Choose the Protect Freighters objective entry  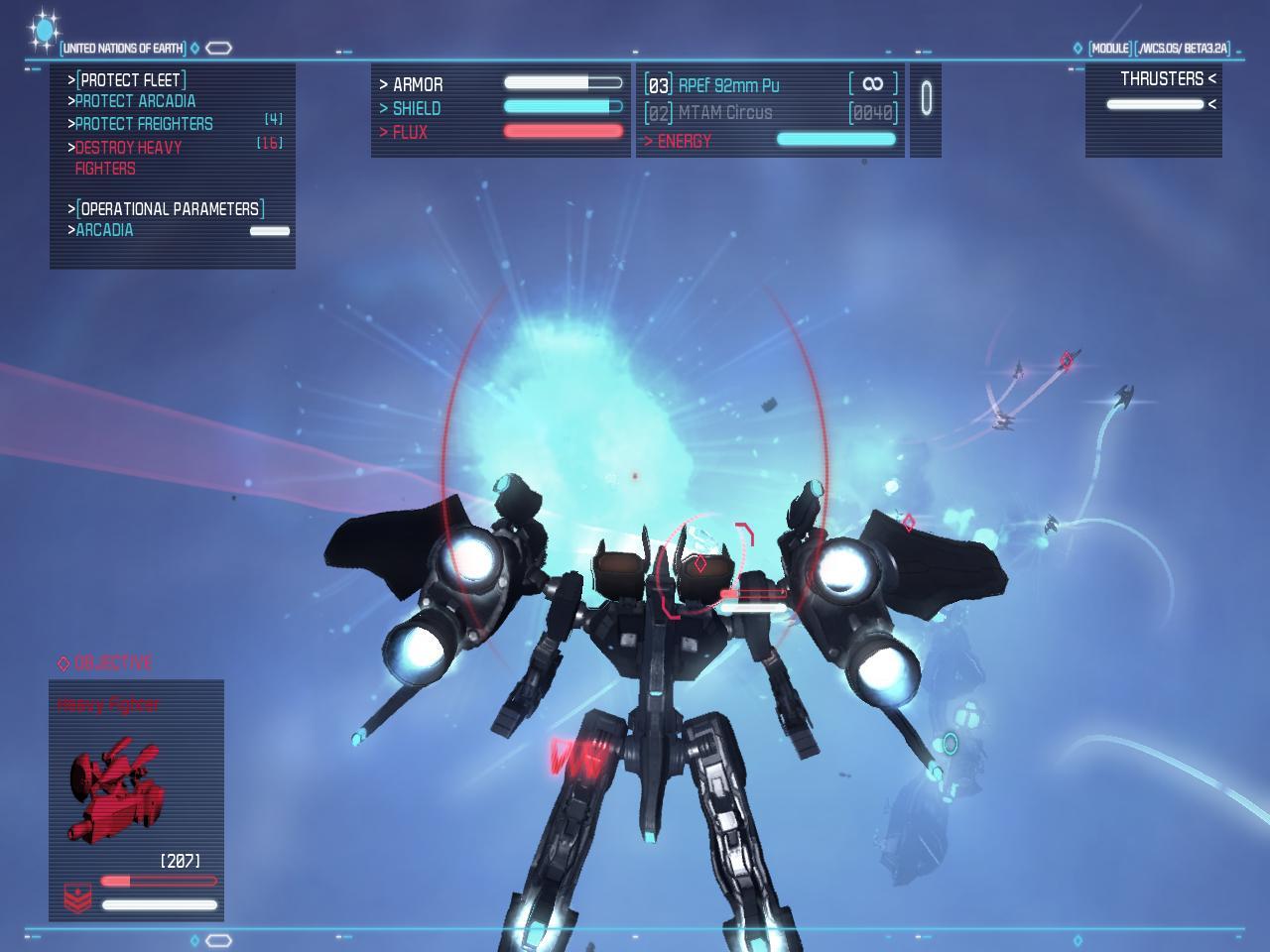(x=144, y=124)
